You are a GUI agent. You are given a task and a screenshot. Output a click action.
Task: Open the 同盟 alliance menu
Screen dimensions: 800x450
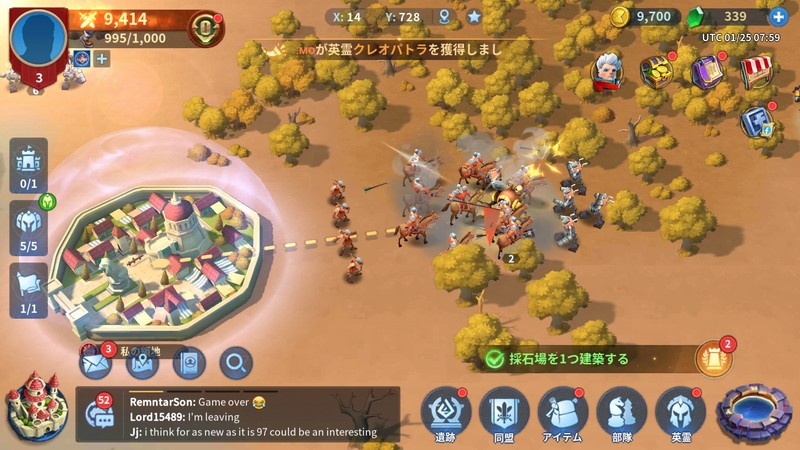tap(504, 411)
